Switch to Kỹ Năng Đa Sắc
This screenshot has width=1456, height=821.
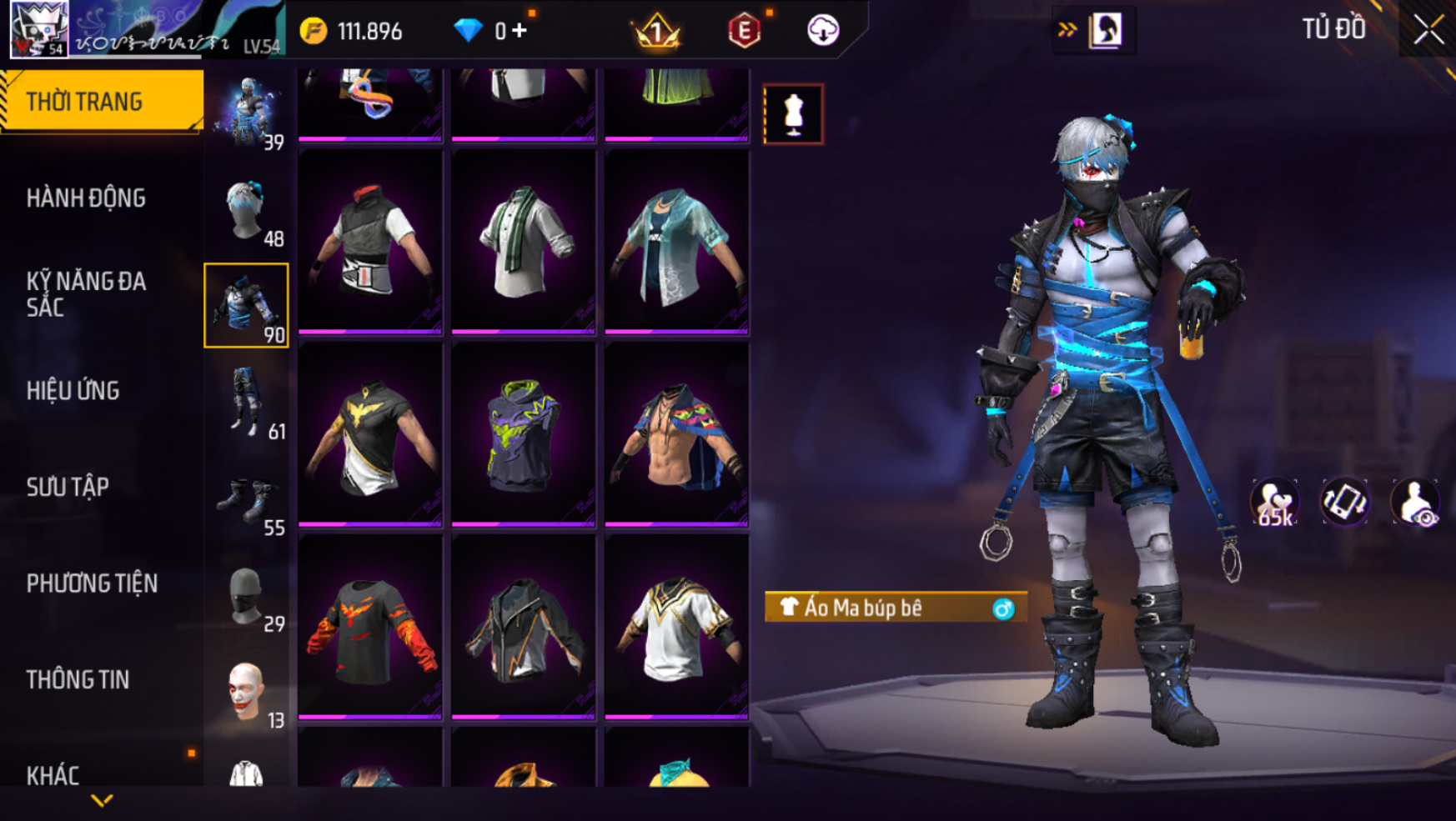point(86,294)
